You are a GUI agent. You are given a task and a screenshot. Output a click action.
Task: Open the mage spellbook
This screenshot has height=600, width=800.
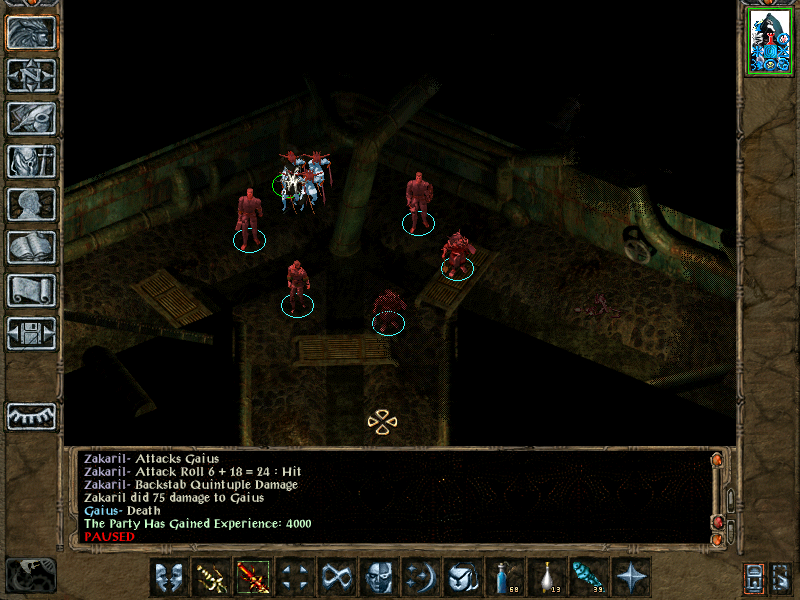(31, 247)
